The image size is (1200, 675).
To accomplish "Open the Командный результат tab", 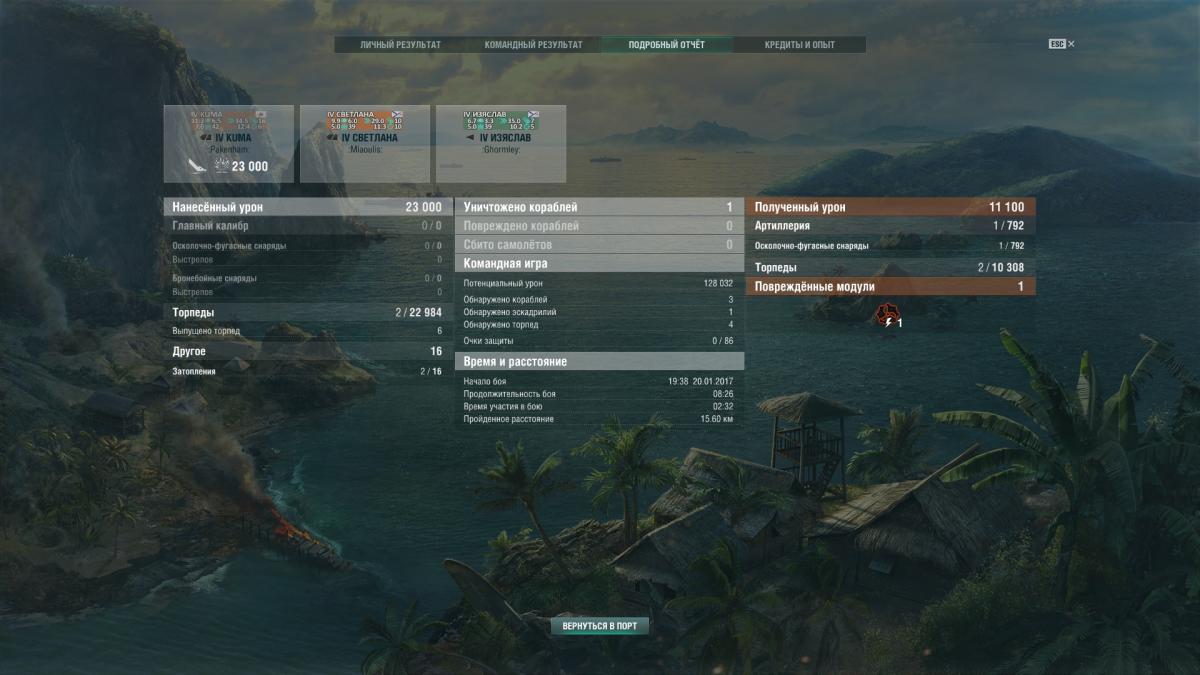I will (x=533, y=45).
